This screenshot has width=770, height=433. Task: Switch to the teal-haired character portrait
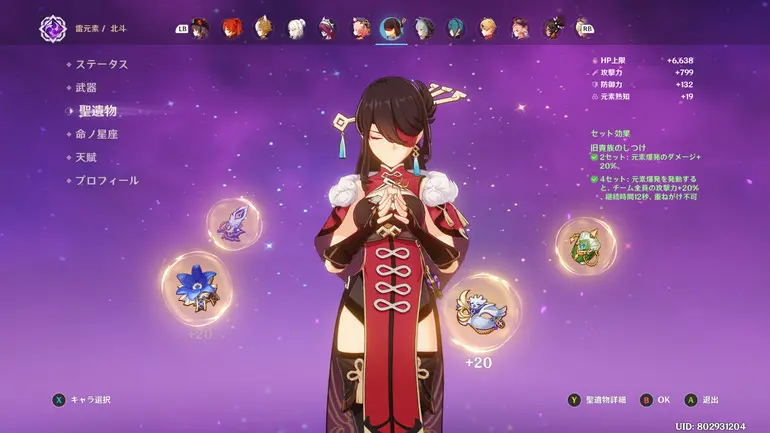pyautogui.click(x=456, y=27)
